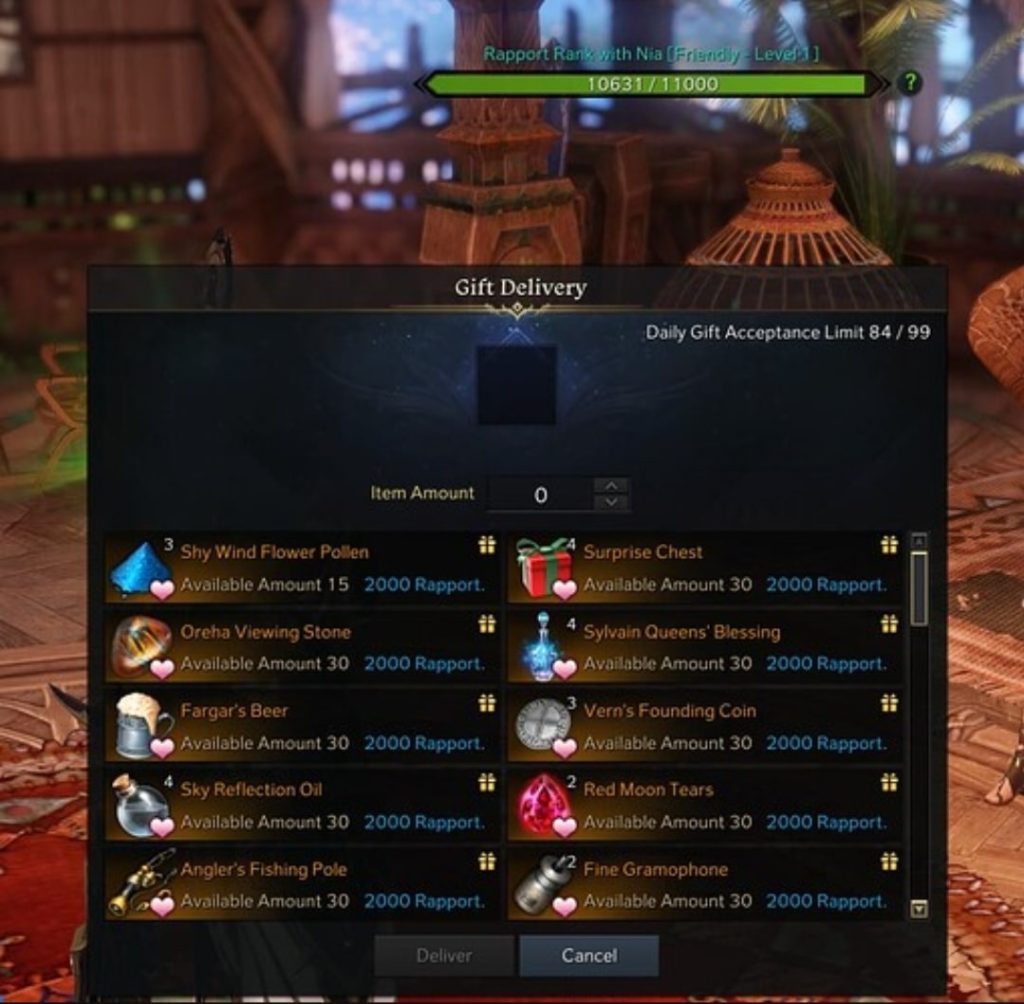Image resolution: width=1024 pixels, height=1004 pixels.
Task: Open the rapport help question mark
Action: pyautogui.click(x=908, y=83)
